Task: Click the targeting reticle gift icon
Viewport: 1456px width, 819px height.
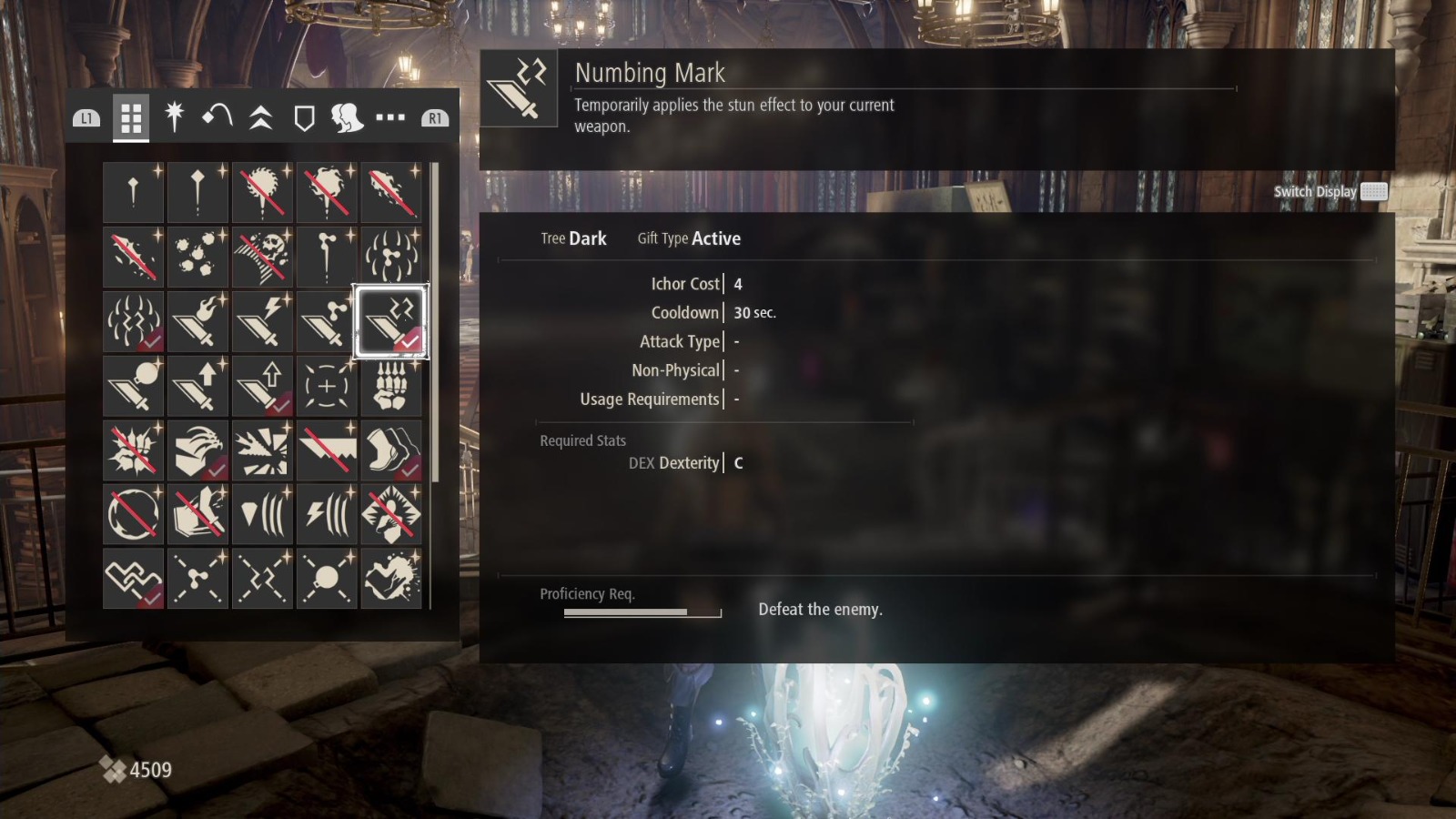Action: (x=326, y=384)
